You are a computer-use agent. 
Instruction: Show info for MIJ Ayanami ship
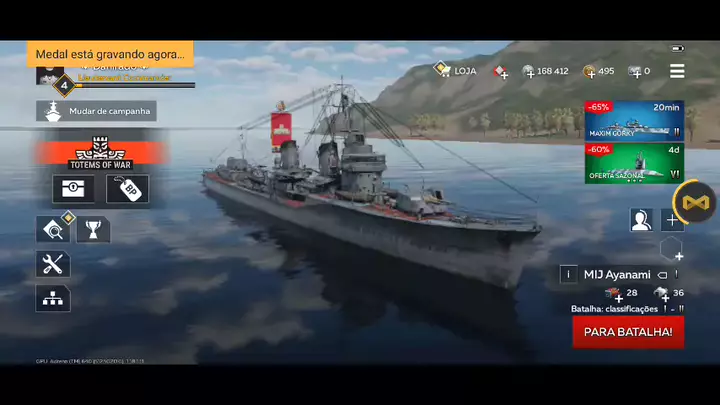click(x=569, y=274)
